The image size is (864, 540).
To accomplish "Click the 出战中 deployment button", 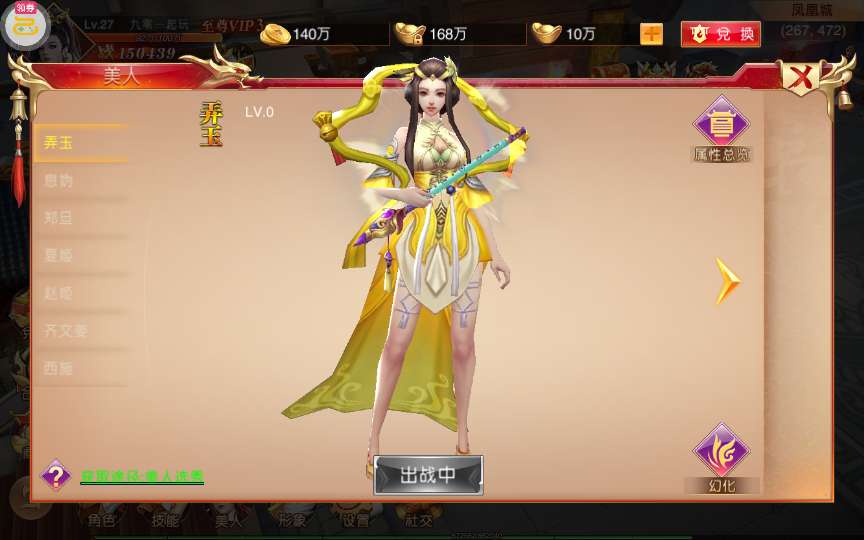I will (x=428, y=475).
